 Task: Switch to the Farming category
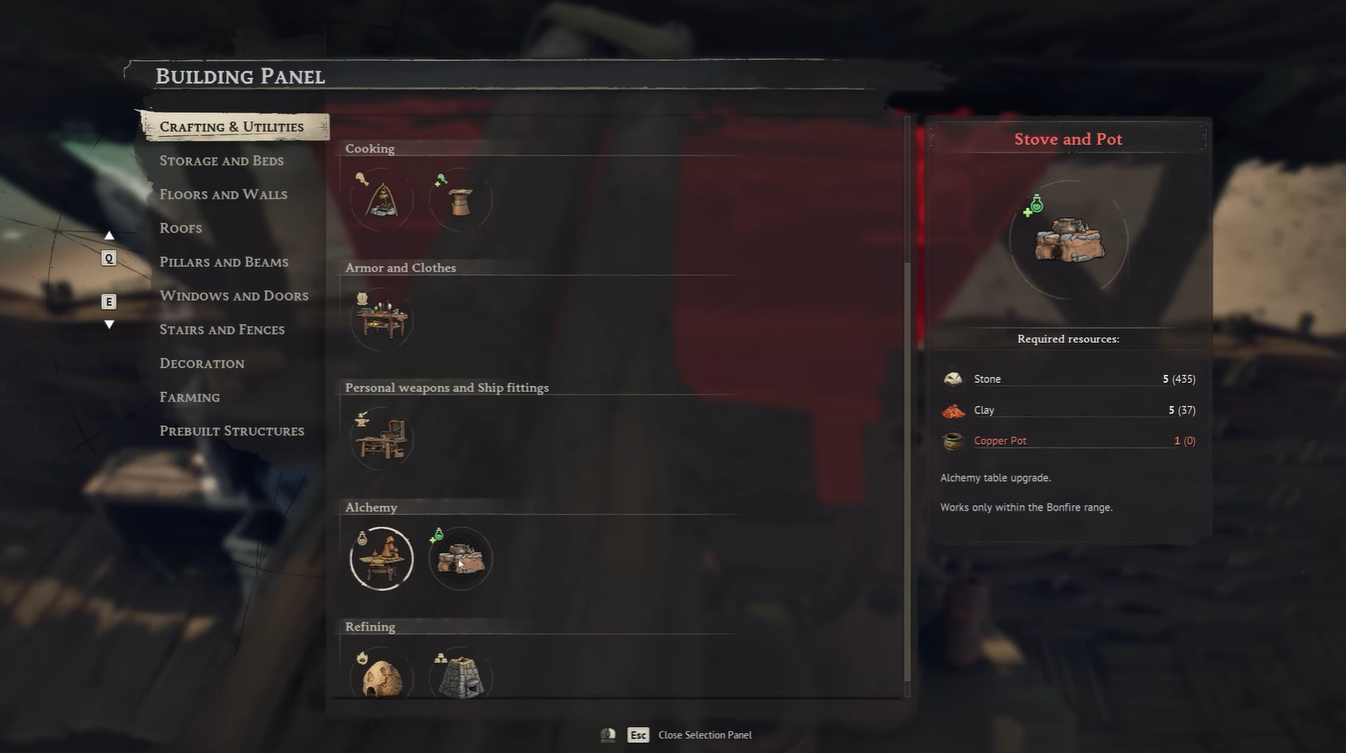pos(190,398)
